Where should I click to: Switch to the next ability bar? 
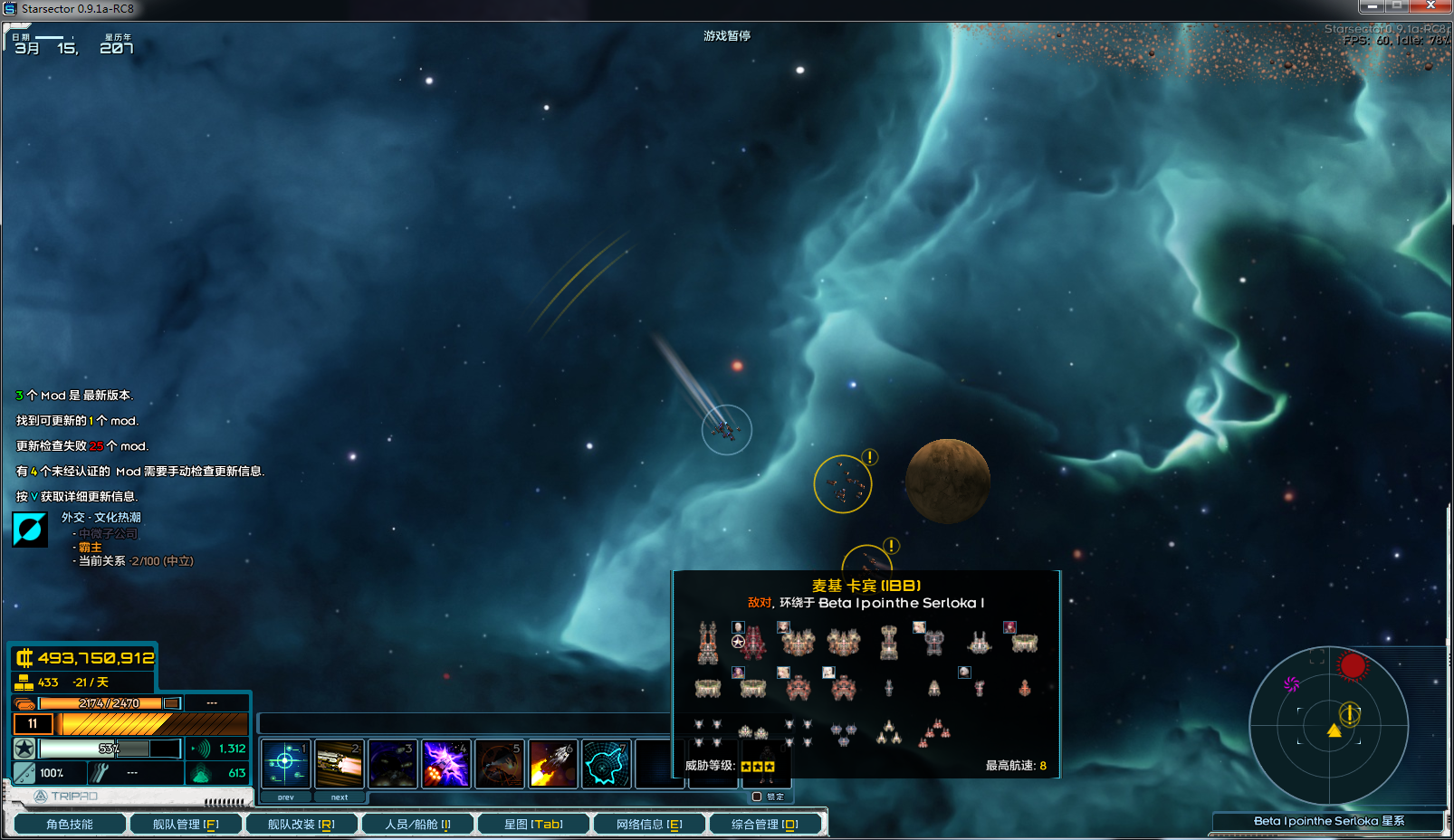click(340, 797)
